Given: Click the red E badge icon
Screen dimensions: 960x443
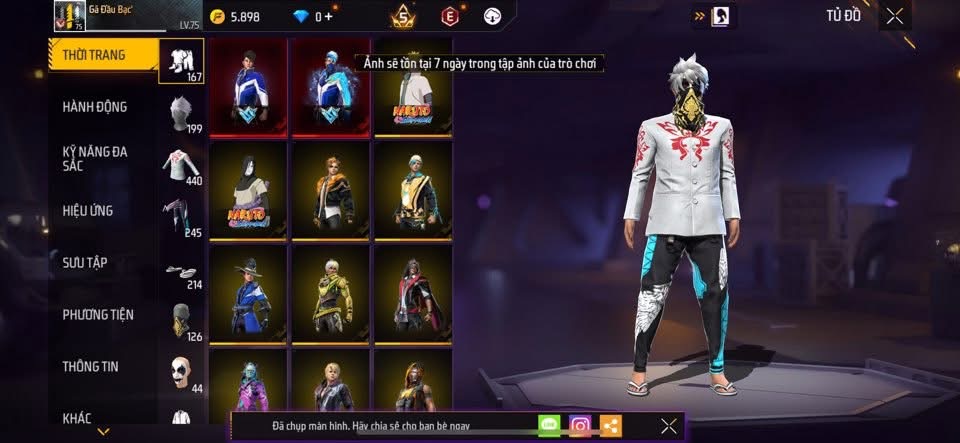Looking at the screenshot, I should [x=449, y=16].
